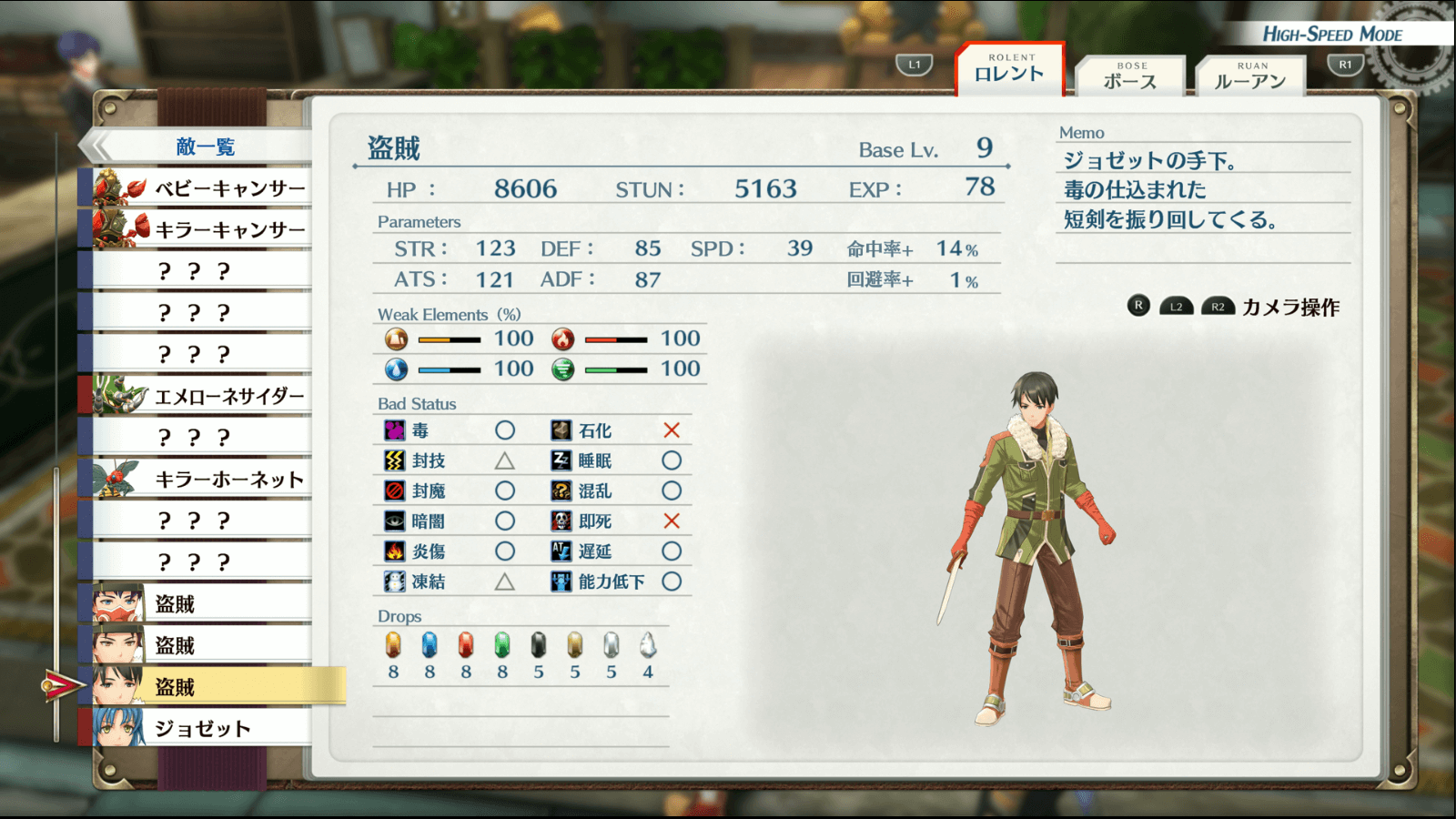Select the ルーアン region tab

[x=1250, y=76]
